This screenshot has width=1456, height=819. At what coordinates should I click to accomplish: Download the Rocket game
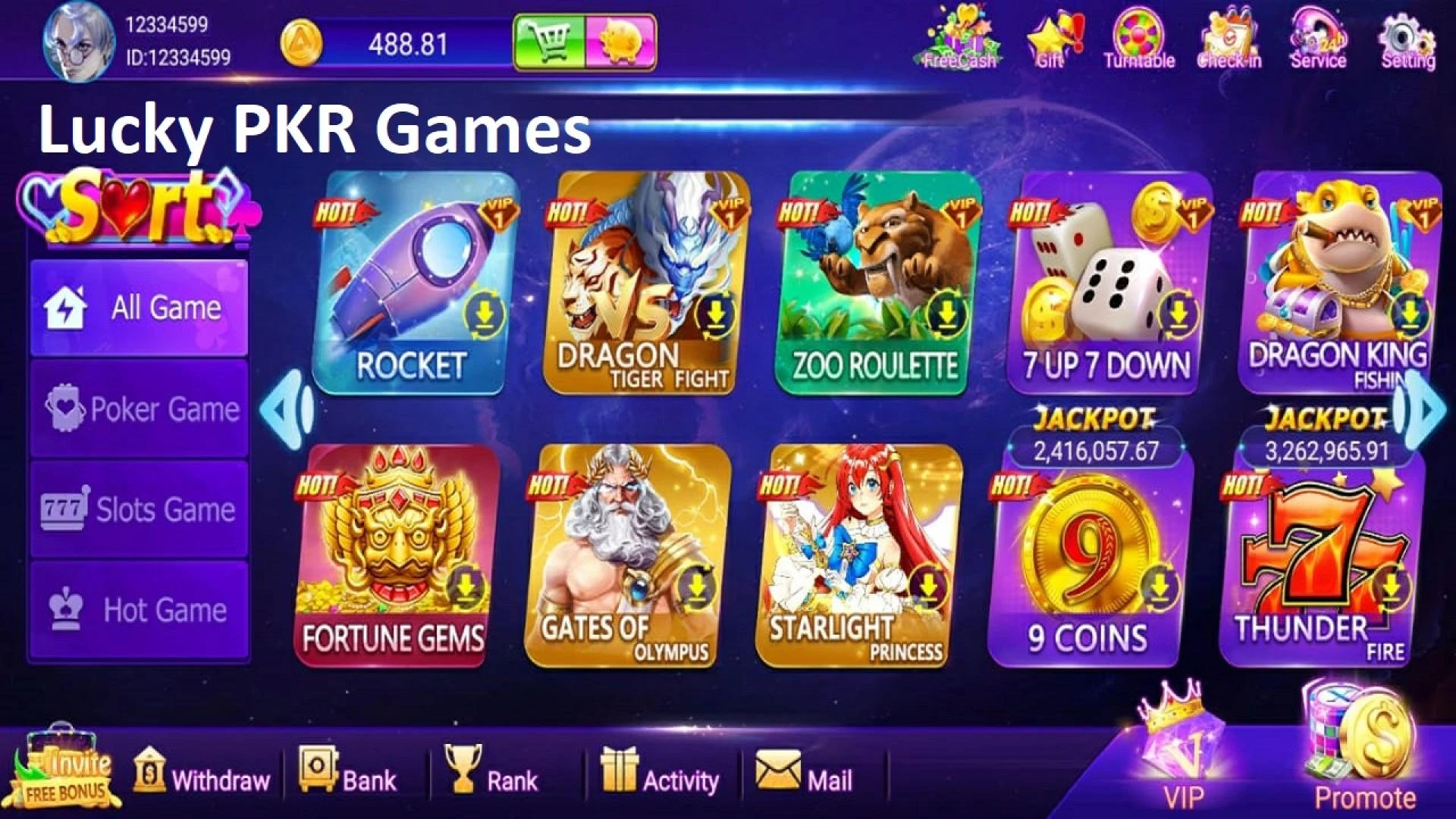tap(484, 314)
